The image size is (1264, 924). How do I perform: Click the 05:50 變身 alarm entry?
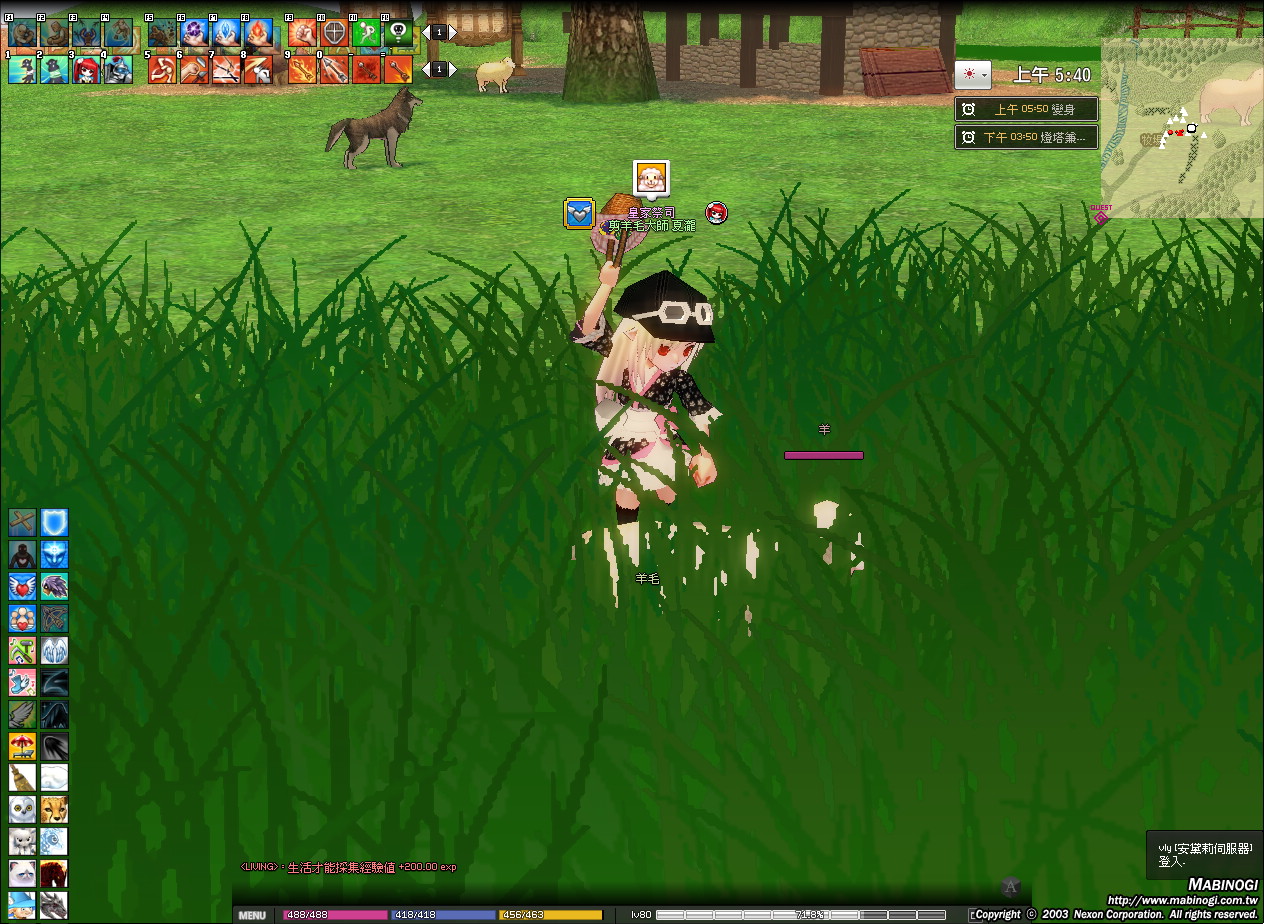click(1026, 110)
